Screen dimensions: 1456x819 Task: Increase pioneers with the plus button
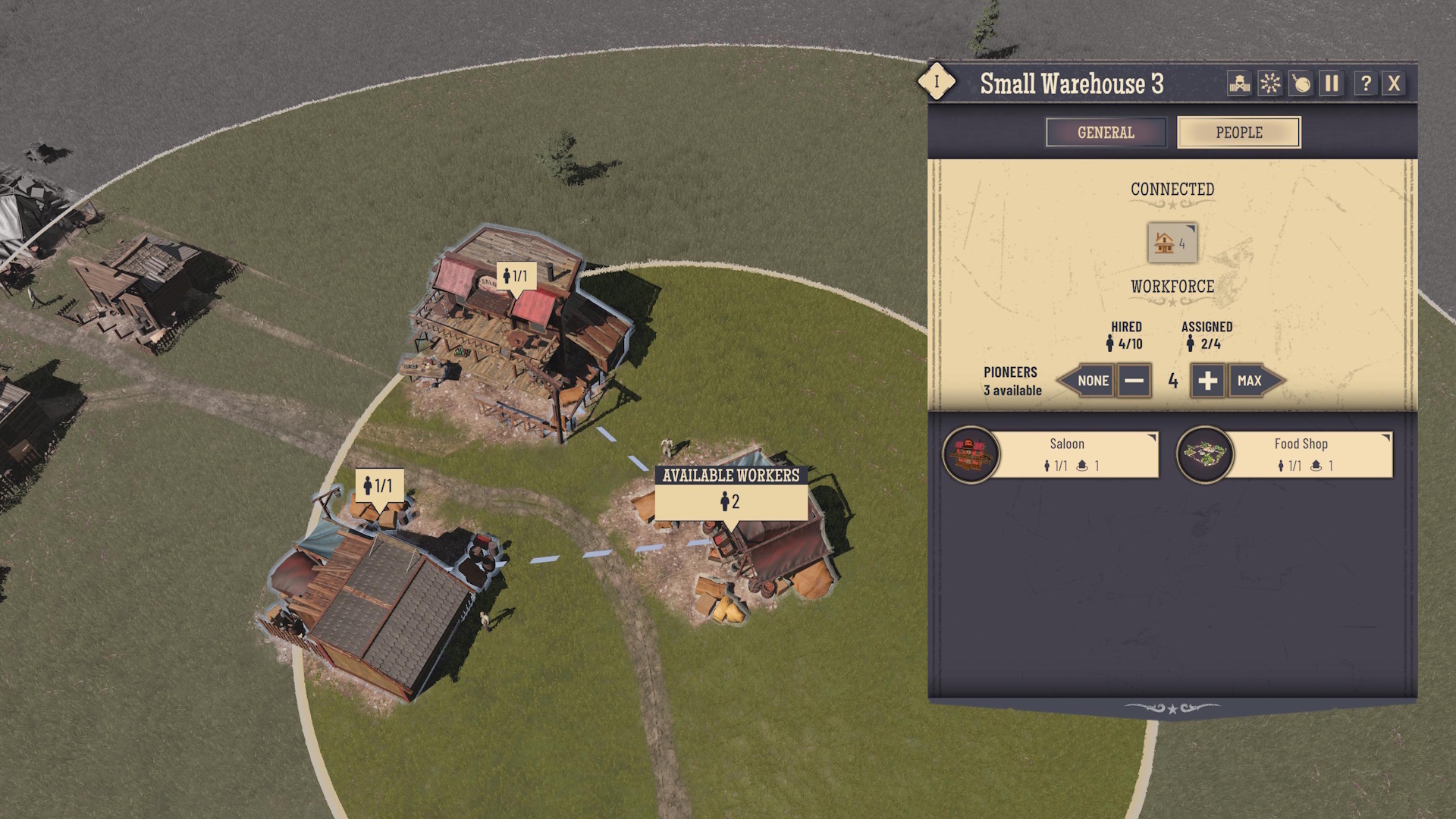(1207, 381)
